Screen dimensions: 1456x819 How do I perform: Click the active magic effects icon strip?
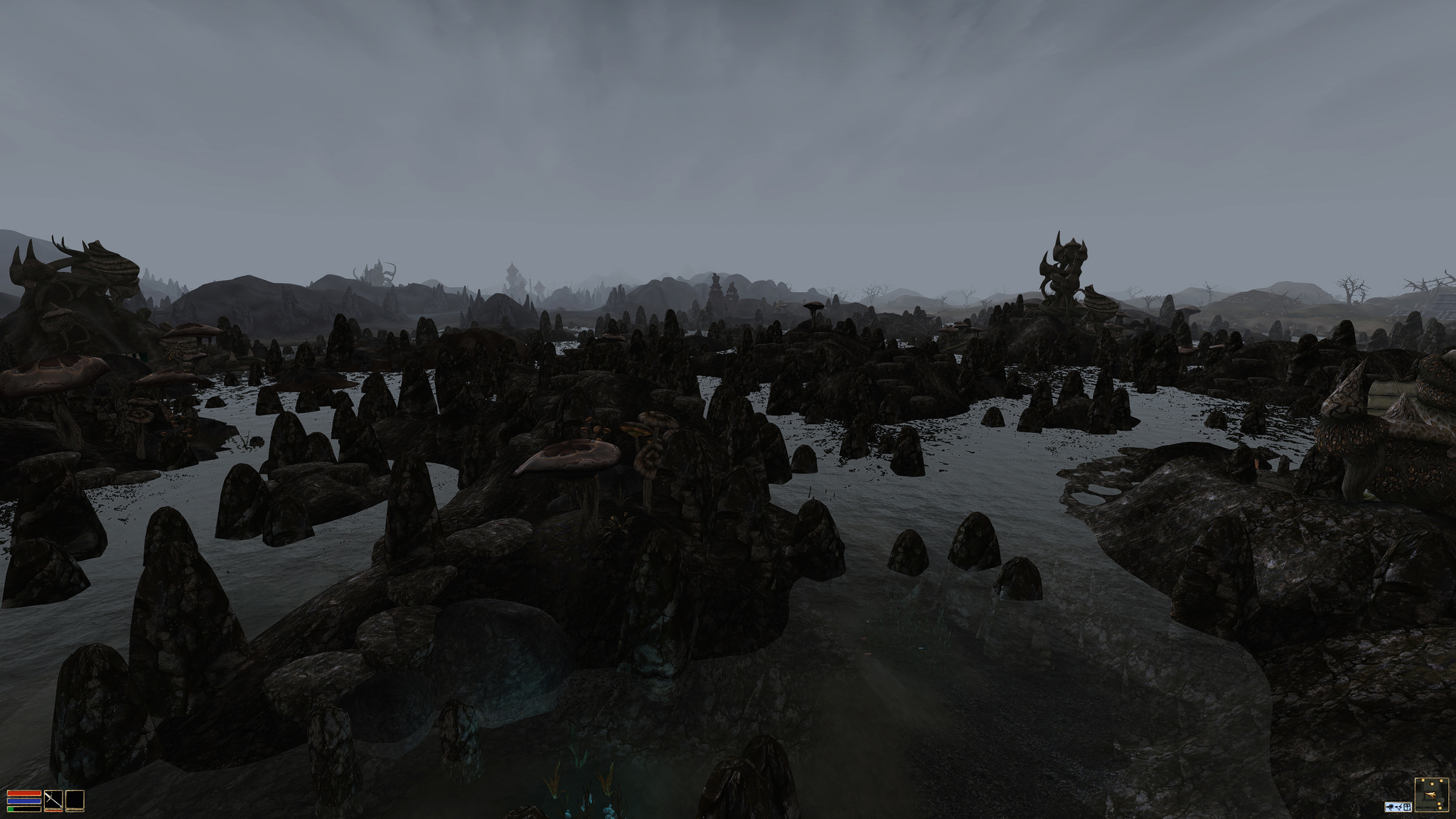click(x=1398, y=807)
